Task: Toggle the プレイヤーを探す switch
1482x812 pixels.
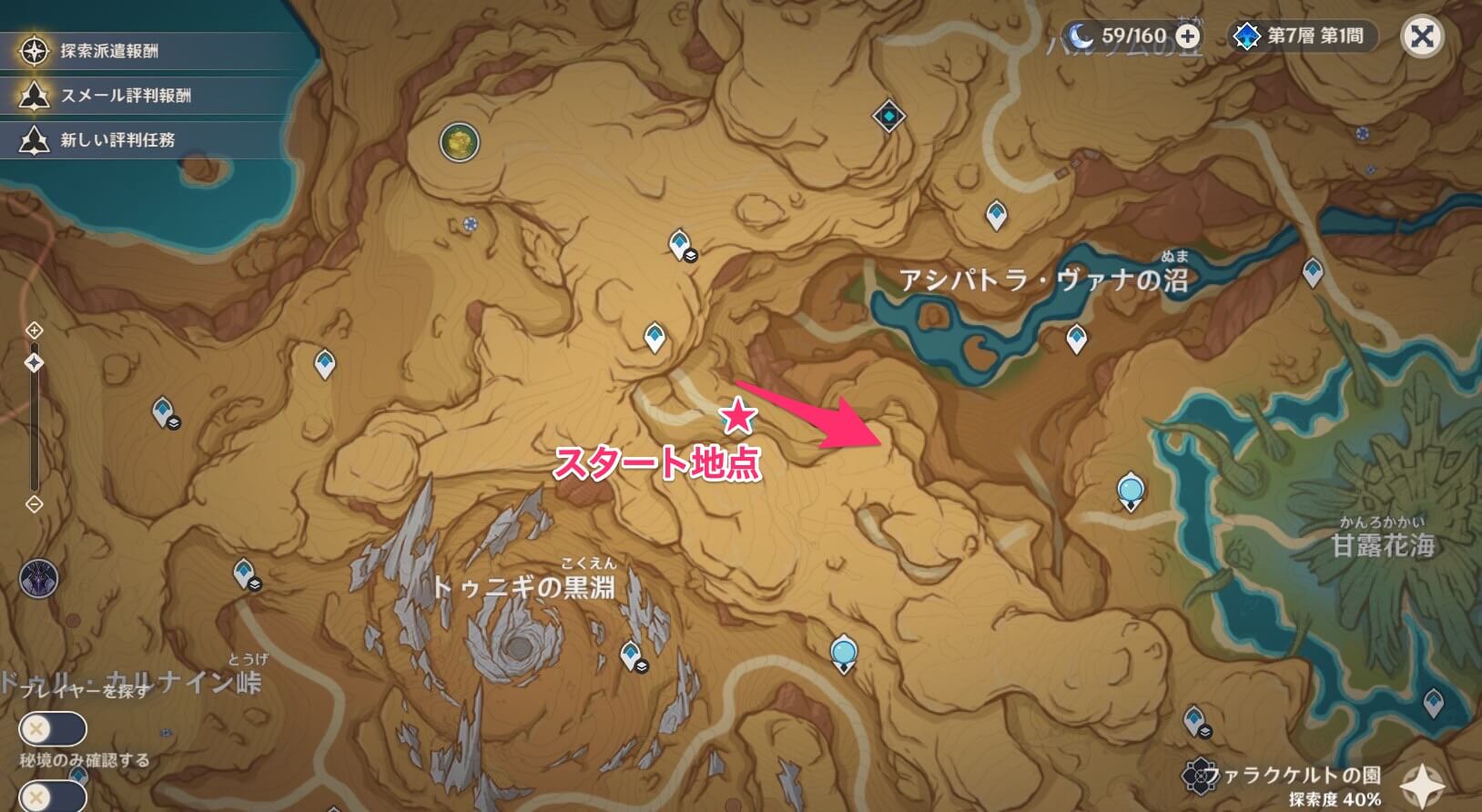Action: coord(55,728)
